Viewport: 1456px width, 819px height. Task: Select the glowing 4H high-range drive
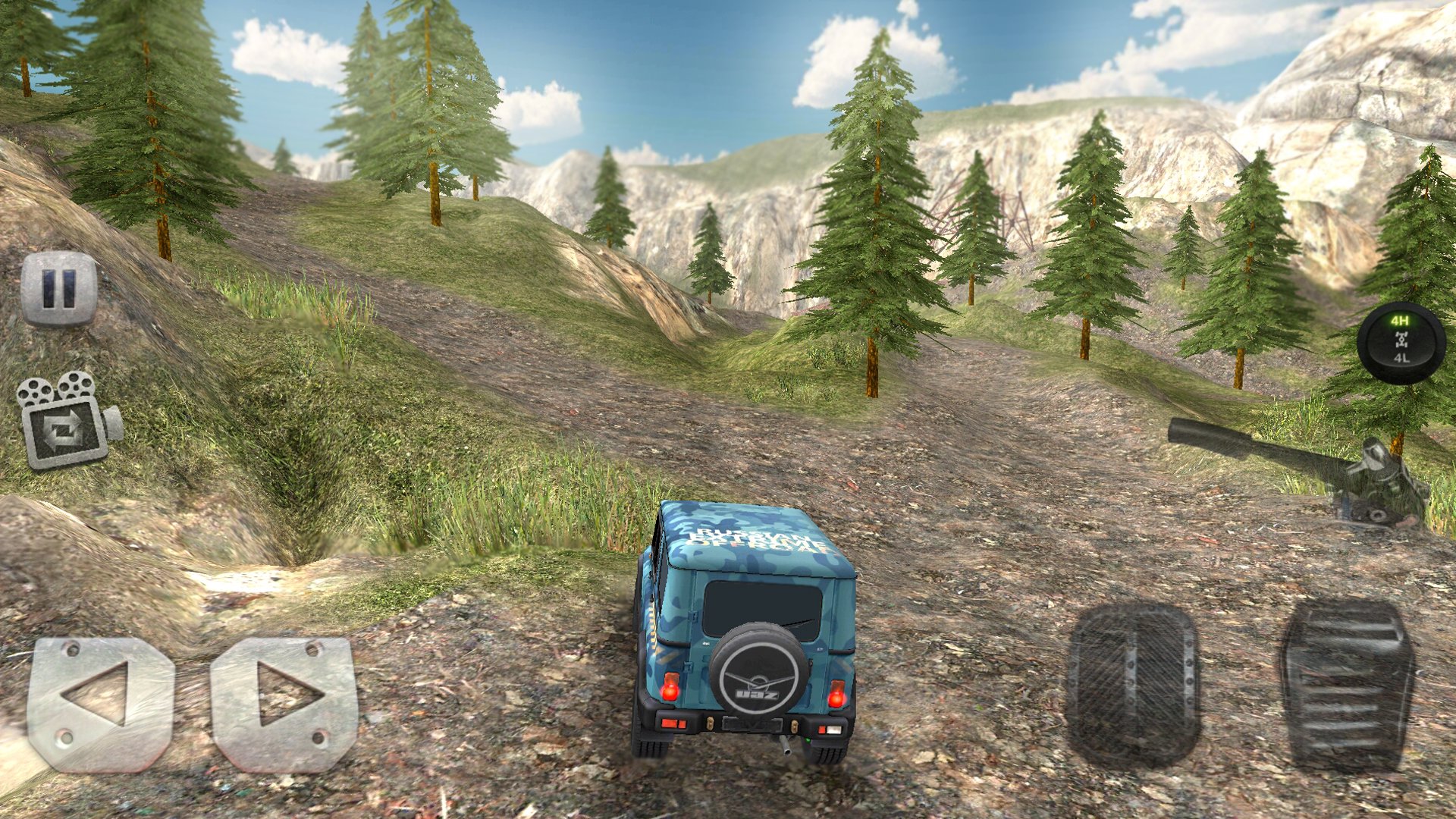click(x=1400, y=320)
